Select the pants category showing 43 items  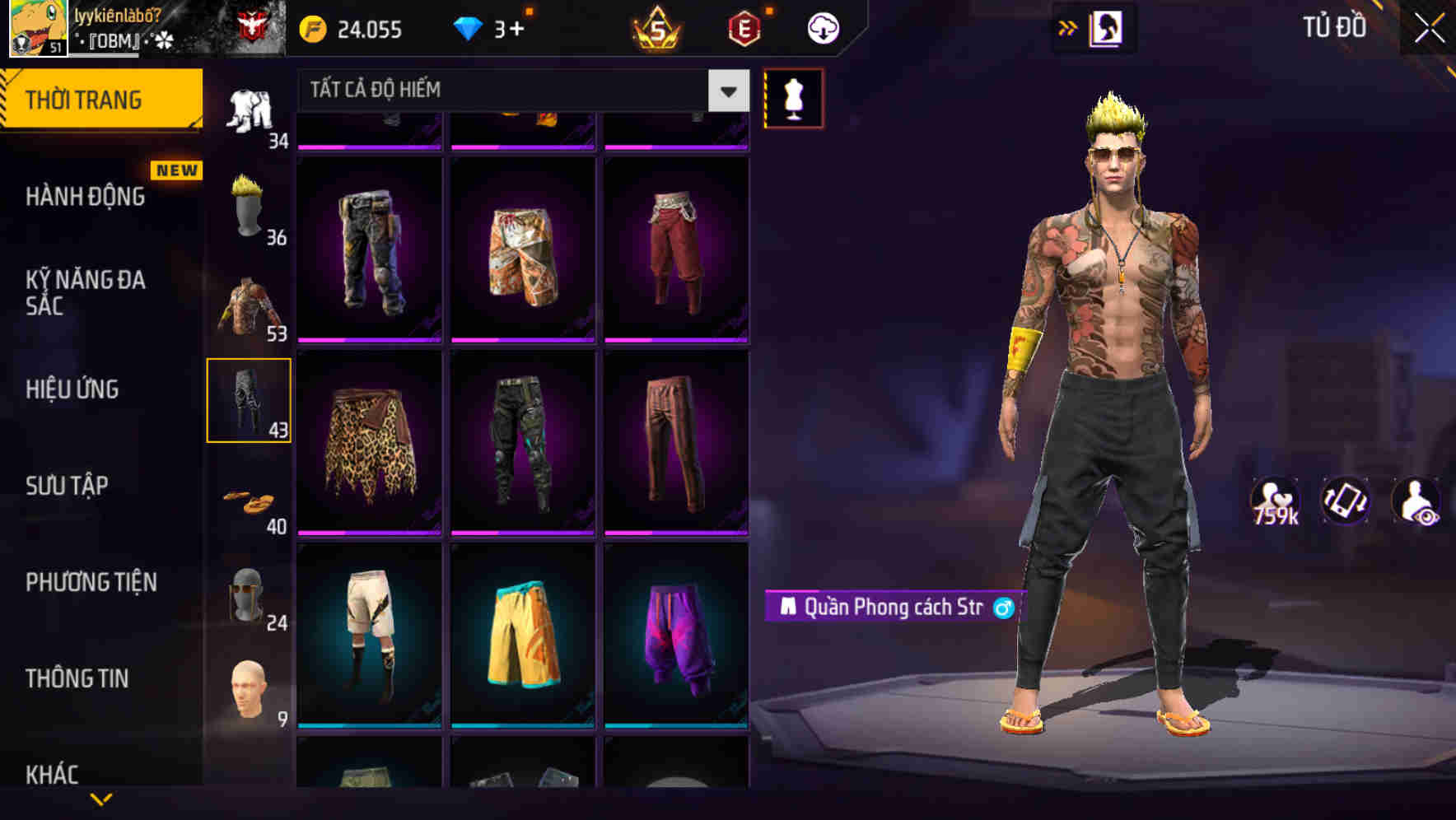pyautogui.click(x=250, y=399)
